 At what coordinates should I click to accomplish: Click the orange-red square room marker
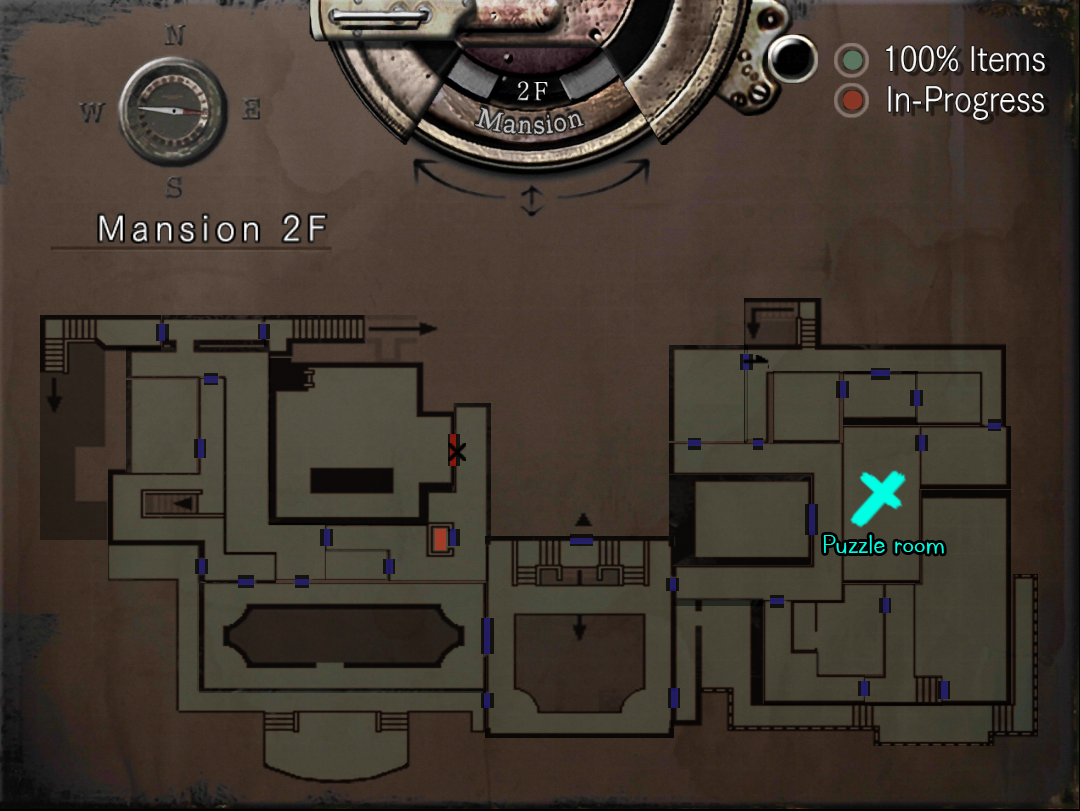click(x=440, y=538)
